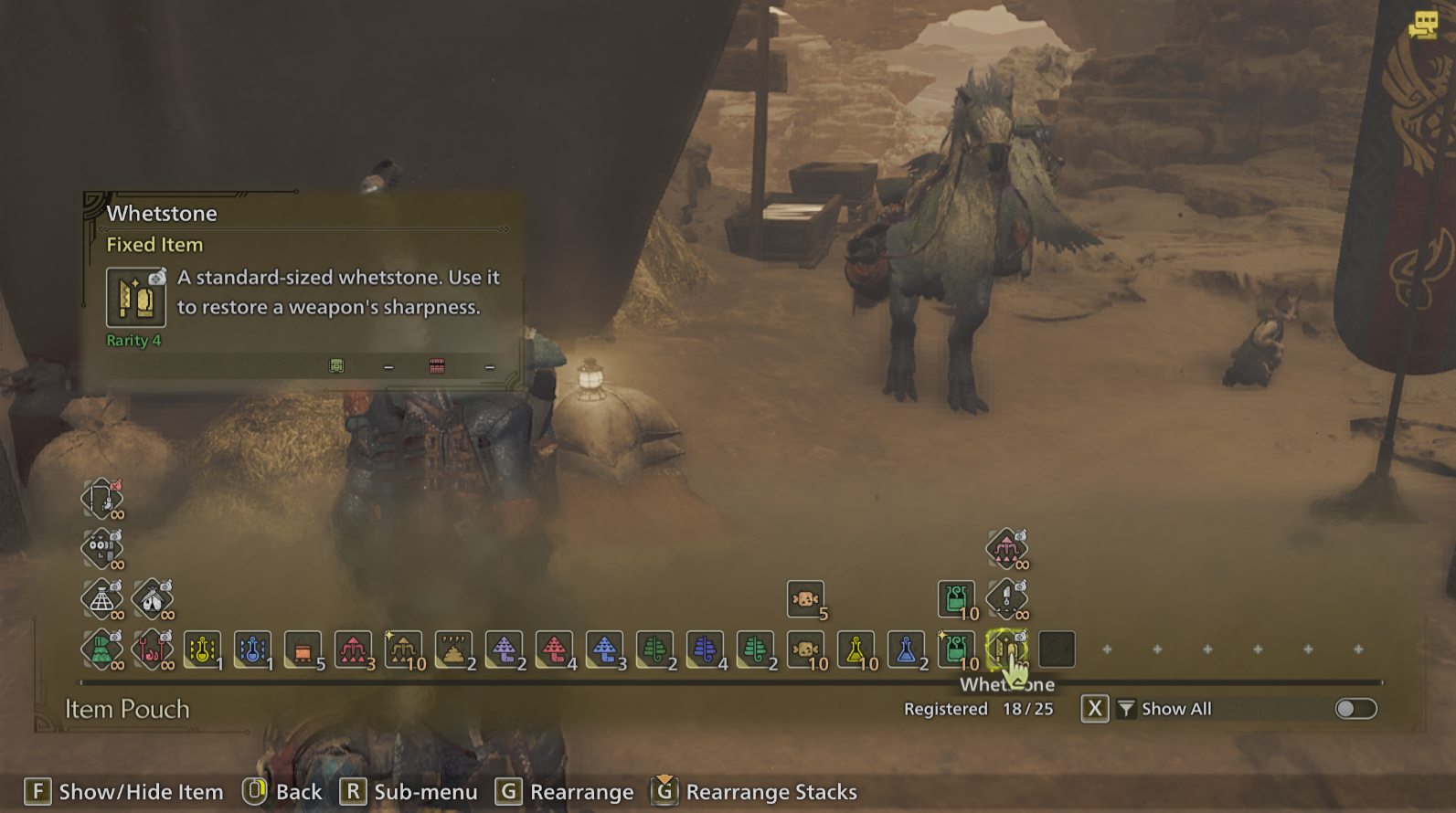
Task: Select the binoculars item slot
Action: (103, 550)
